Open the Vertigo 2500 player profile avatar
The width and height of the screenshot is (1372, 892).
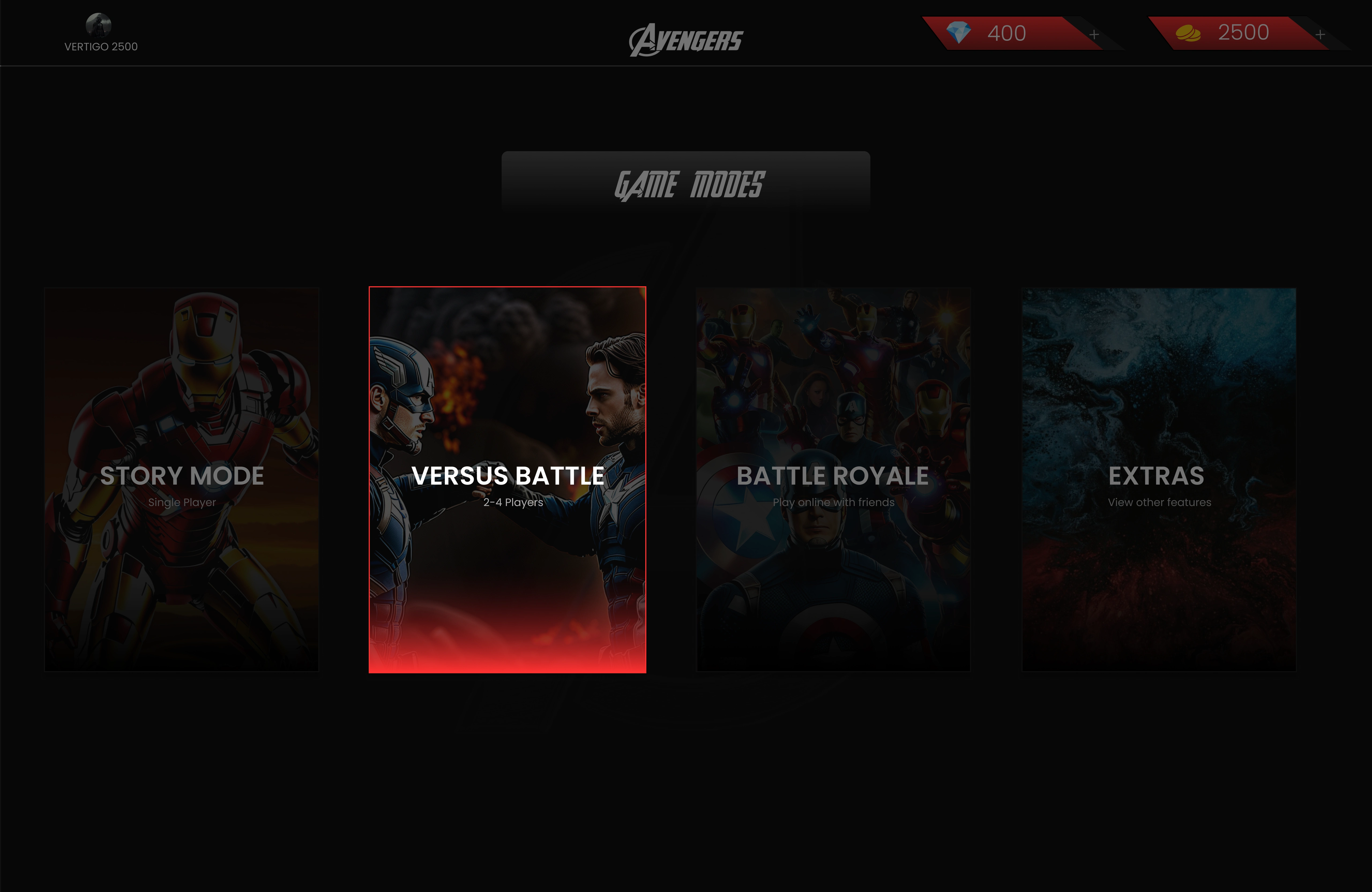pos(99,25)
